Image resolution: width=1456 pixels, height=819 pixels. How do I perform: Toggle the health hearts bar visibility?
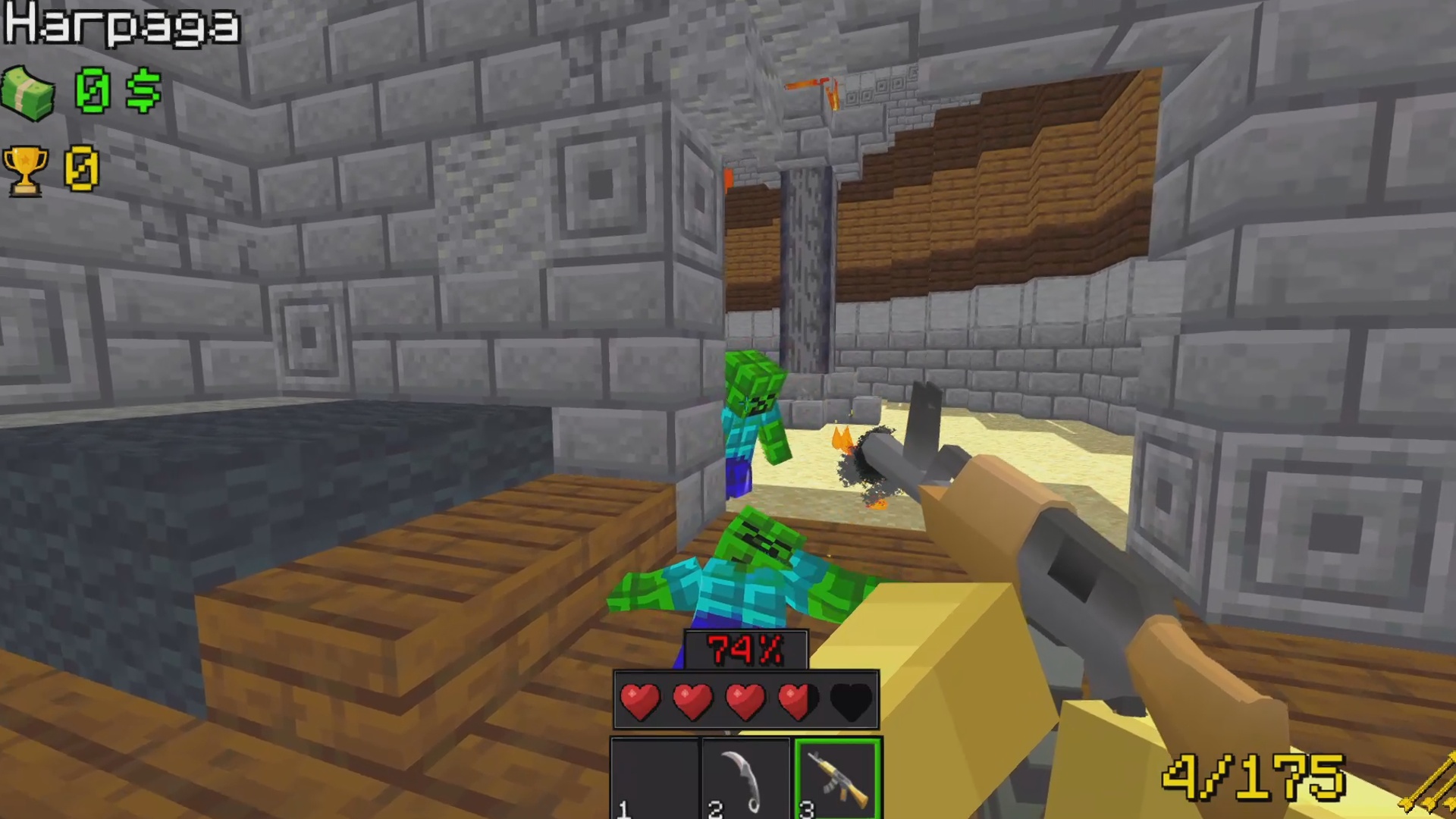coord(745,699)
